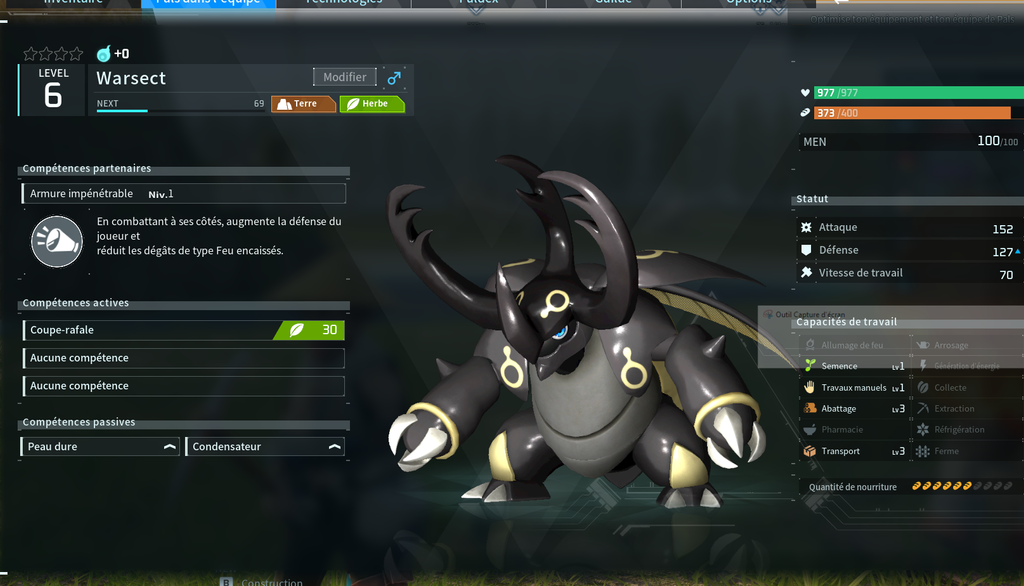Select the Pals dans l'équipe tab
Screen dimensions: 1024x586
point(207,3)
